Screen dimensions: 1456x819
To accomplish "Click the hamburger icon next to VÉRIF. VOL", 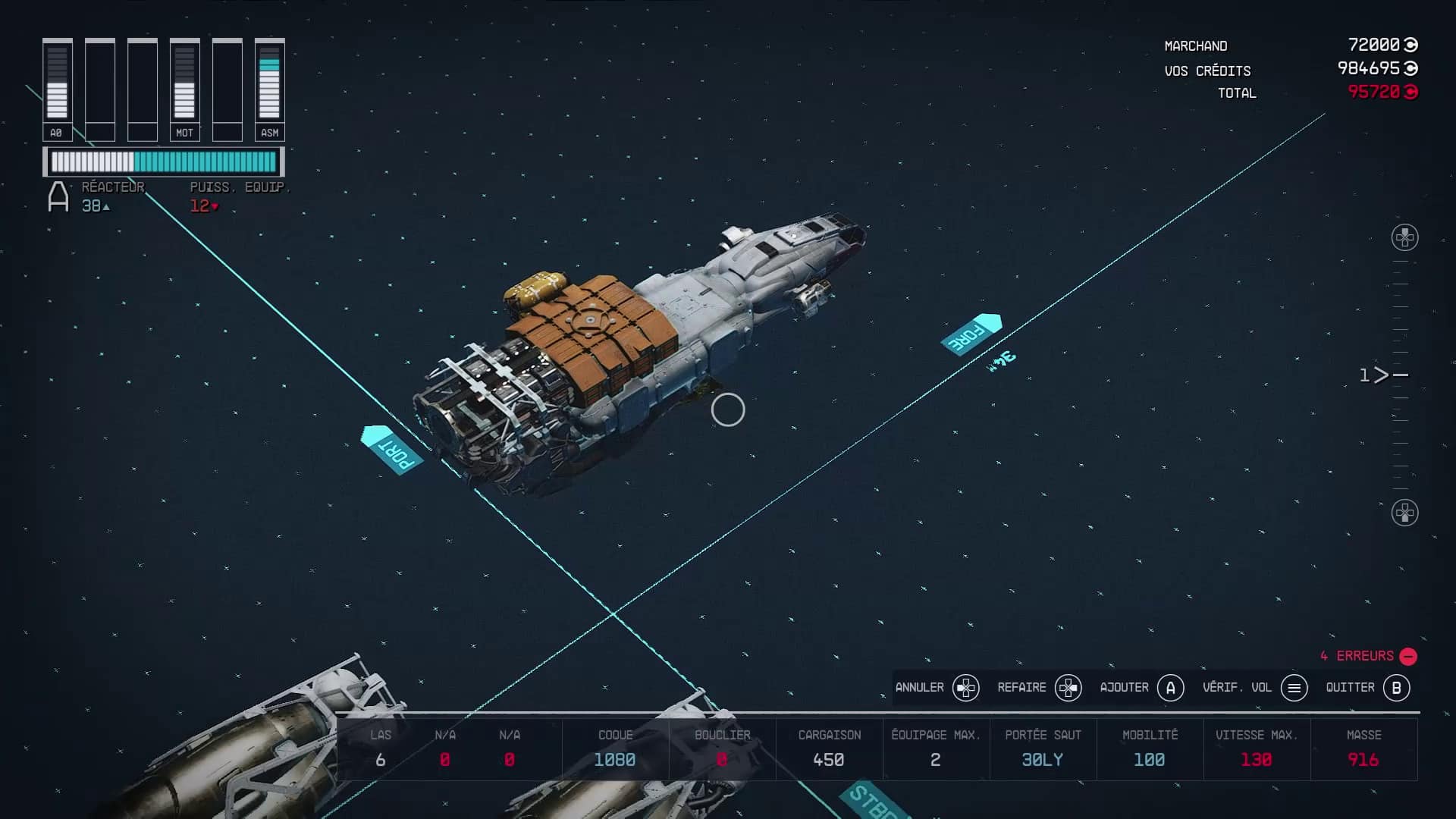I will coord(1294,688).
